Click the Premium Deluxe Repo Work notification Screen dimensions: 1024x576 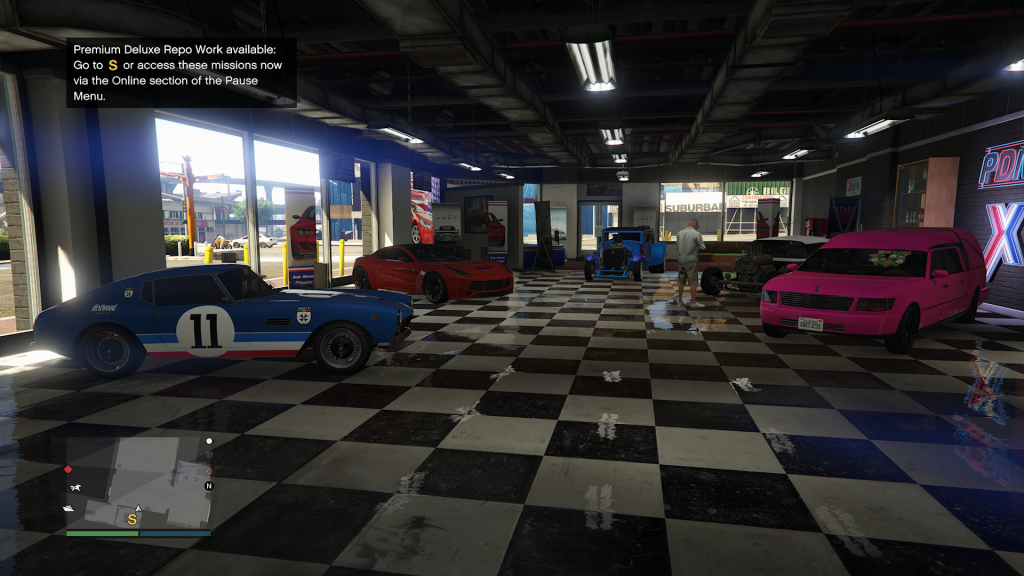181,72
